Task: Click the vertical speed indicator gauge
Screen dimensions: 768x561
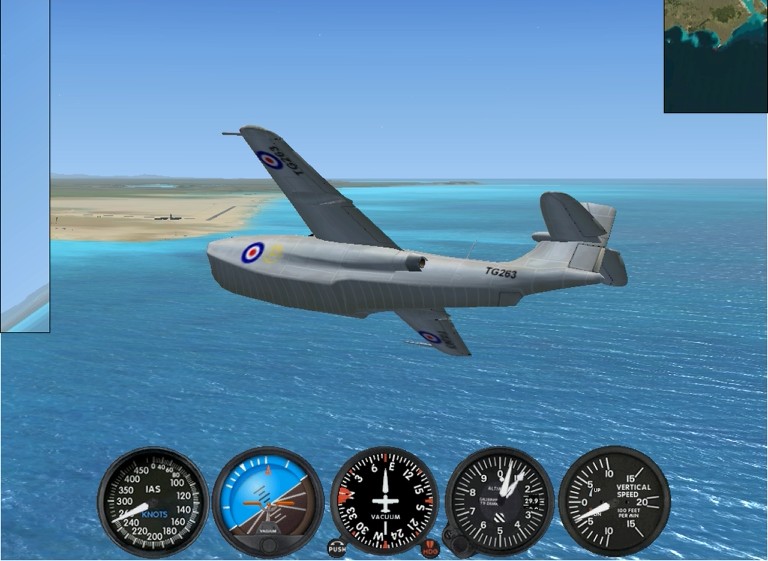Action: [x=614, y=500]
